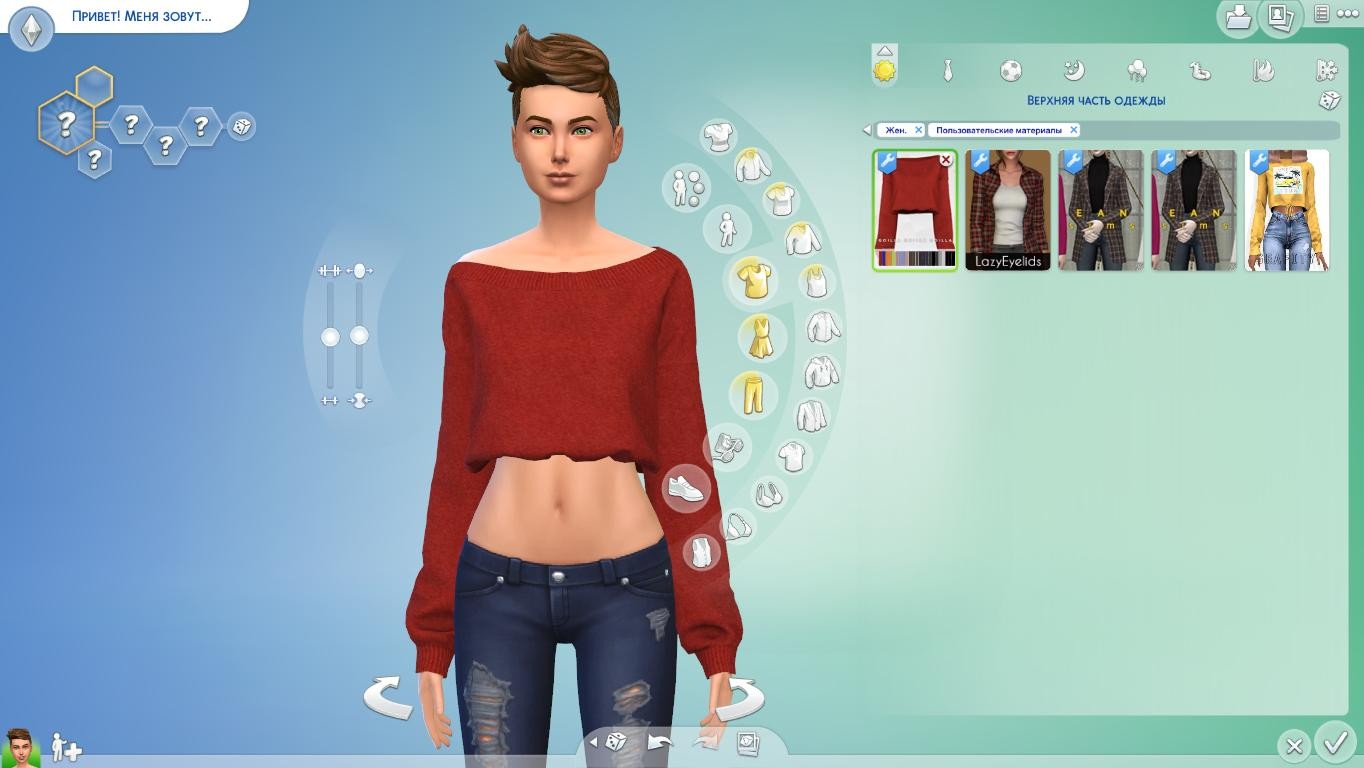
Task: Open the large aspiration hexagon
Action: coord(66,124)
